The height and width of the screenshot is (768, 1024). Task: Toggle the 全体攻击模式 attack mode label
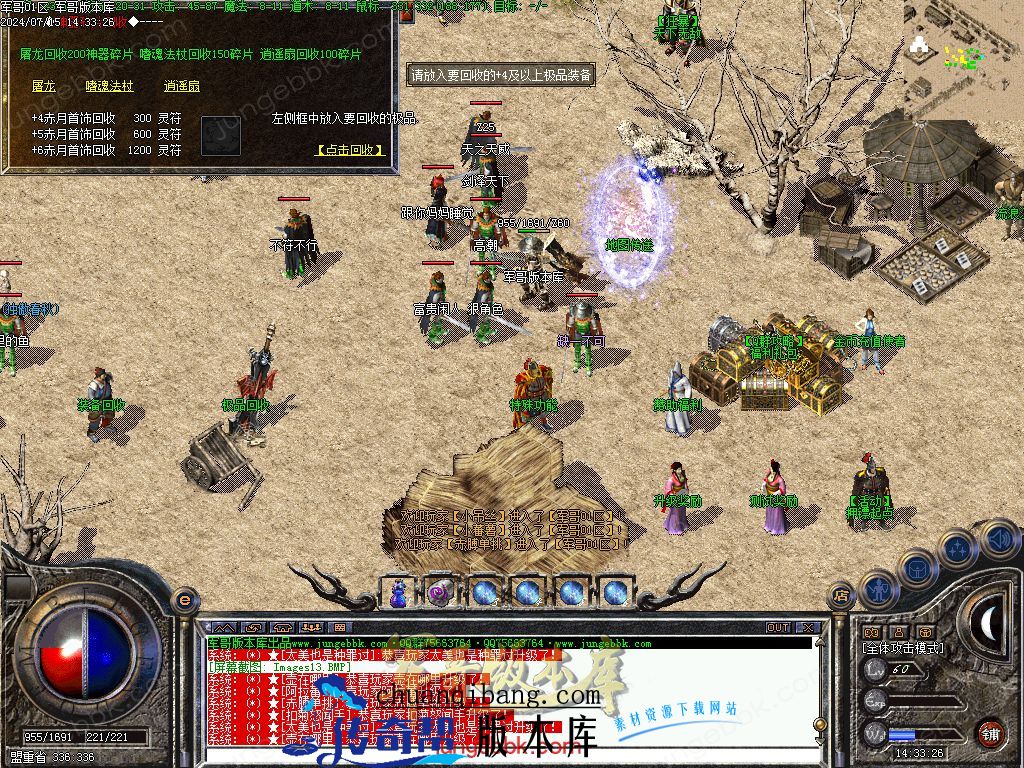[902, 648]
